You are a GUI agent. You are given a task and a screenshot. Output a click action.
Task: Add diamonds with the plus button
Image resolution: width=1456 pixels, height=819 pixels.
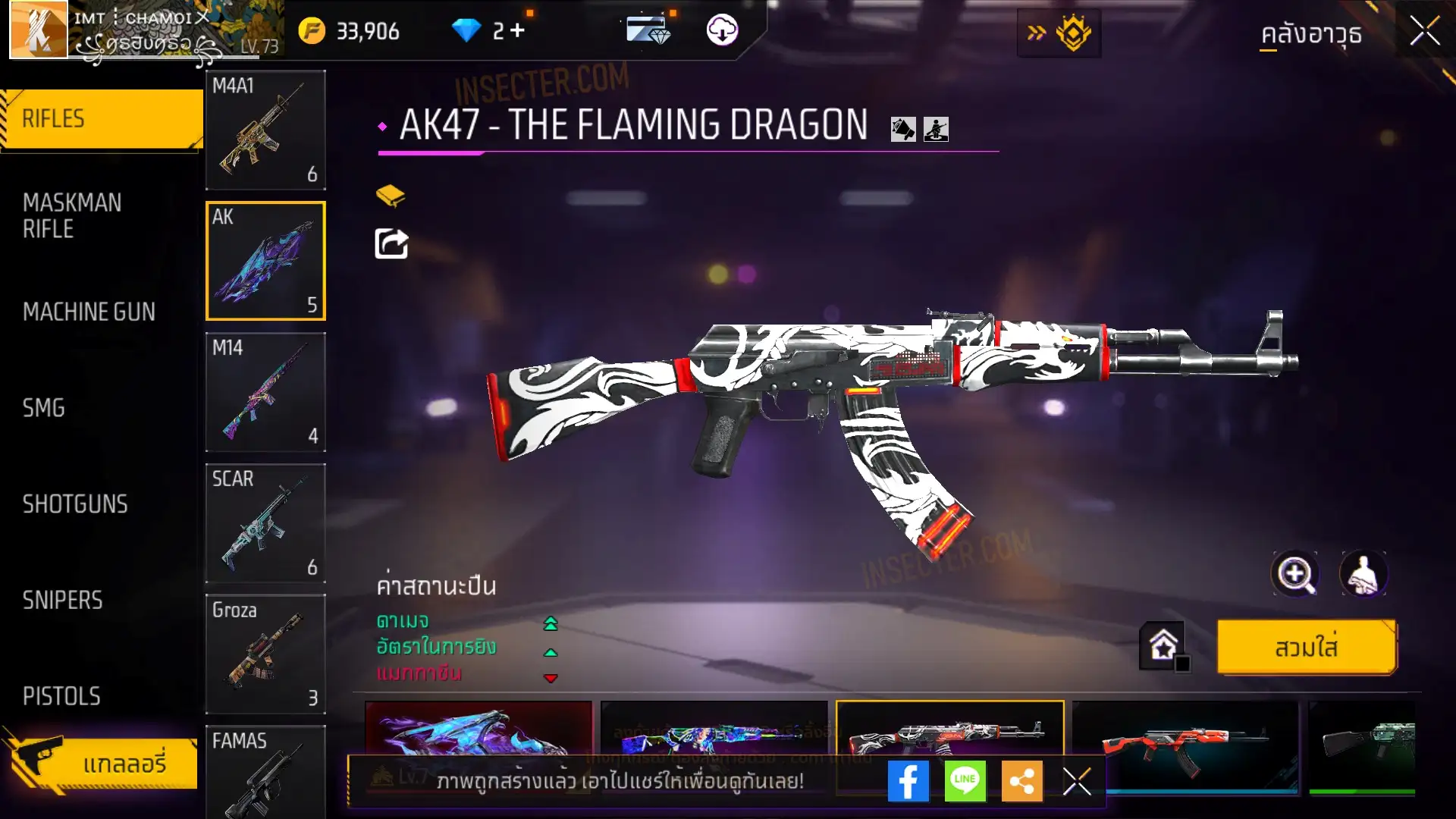coord(518,30)
